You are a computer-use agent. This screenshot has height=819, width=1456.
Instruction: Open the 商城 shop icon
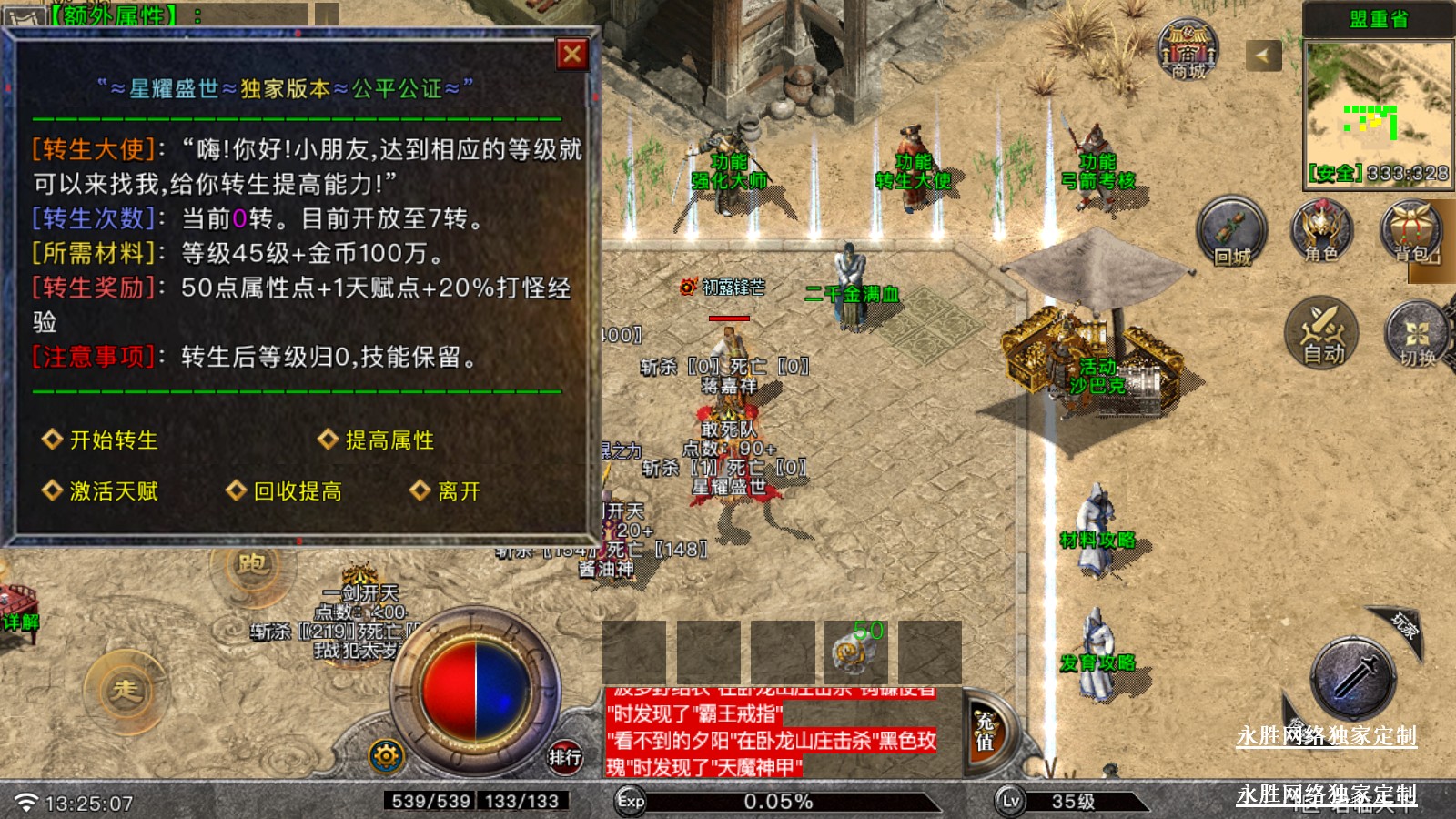pyautogui.click(x=1188, y=50)
